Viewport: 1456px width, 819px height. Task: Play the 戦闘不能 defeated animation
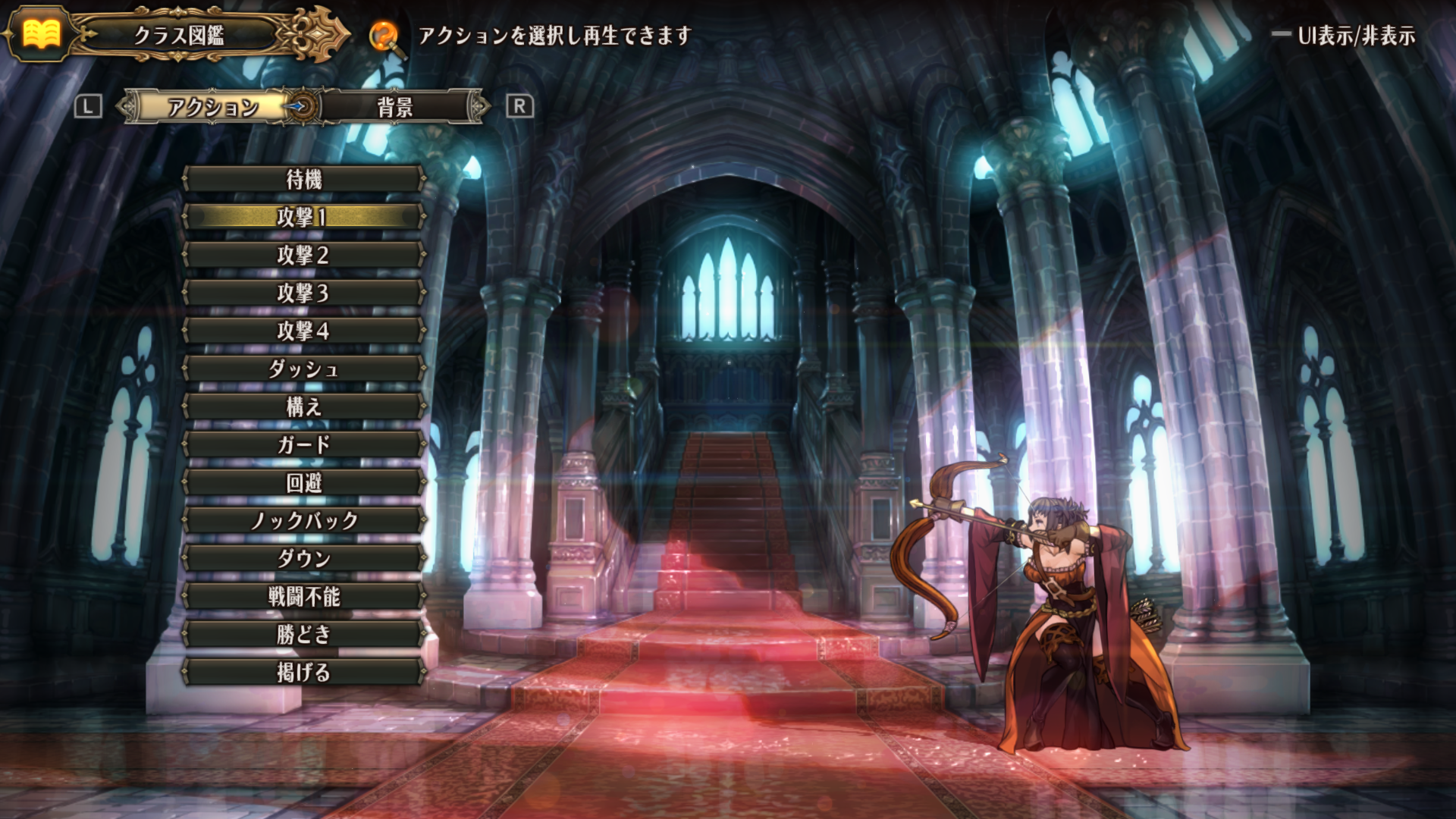[303, 597]
